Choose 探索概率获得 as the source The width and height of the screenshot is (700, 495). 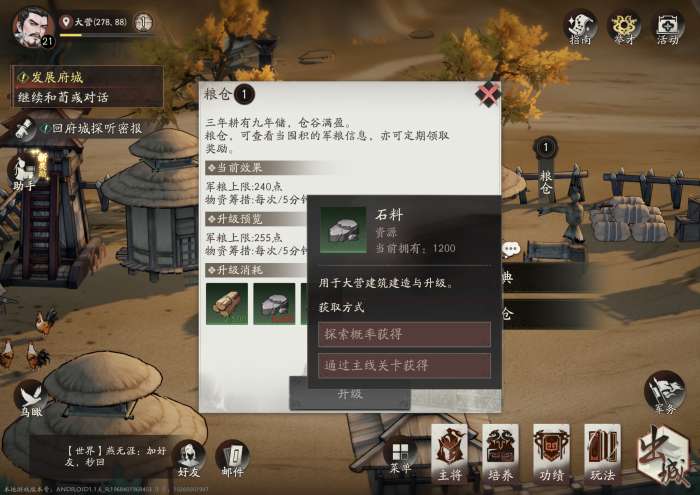404,334
